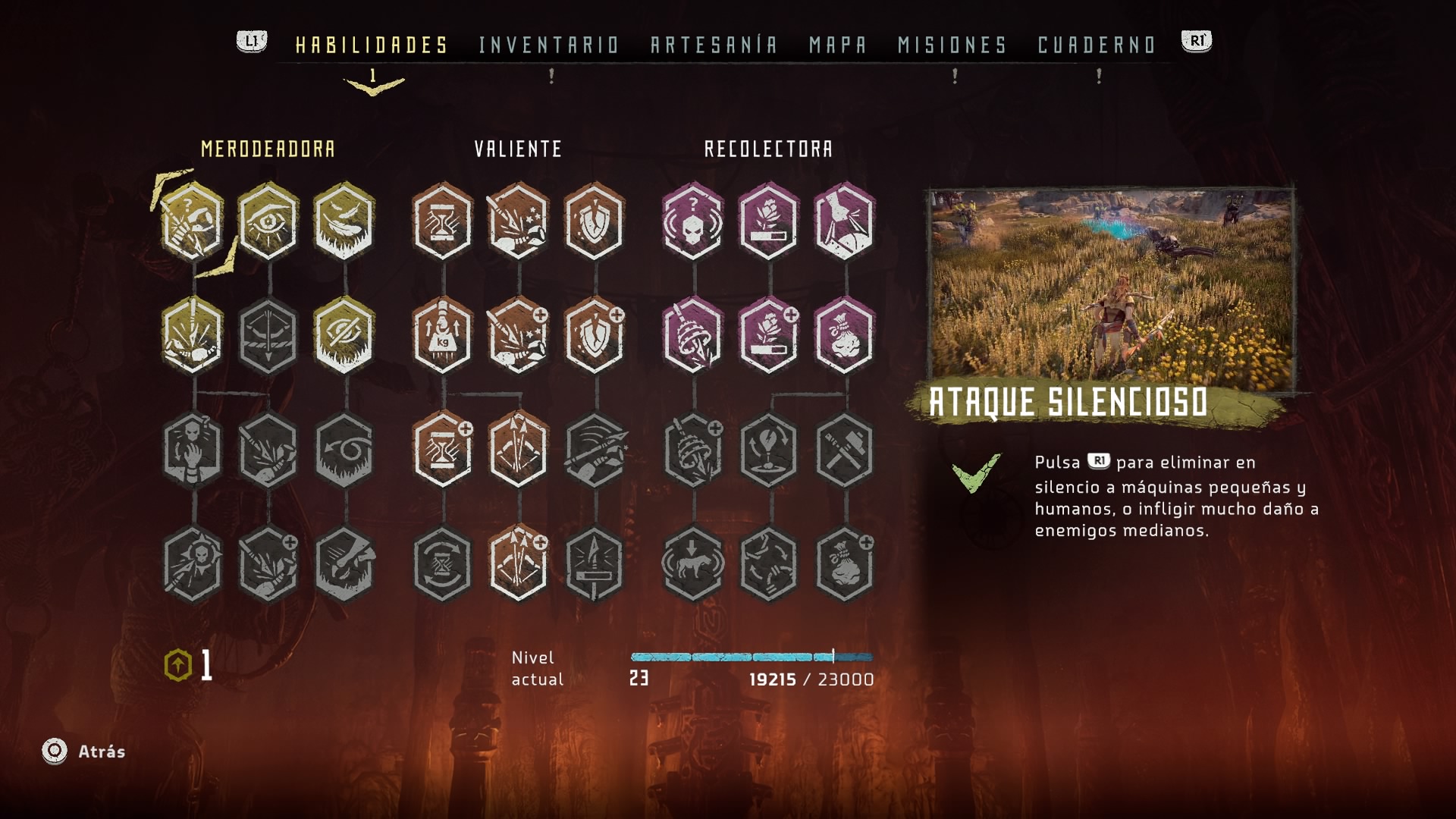
Task: Open the Ataque Silencioso preview thumbnail
Action: click(x=1112, y=288)
